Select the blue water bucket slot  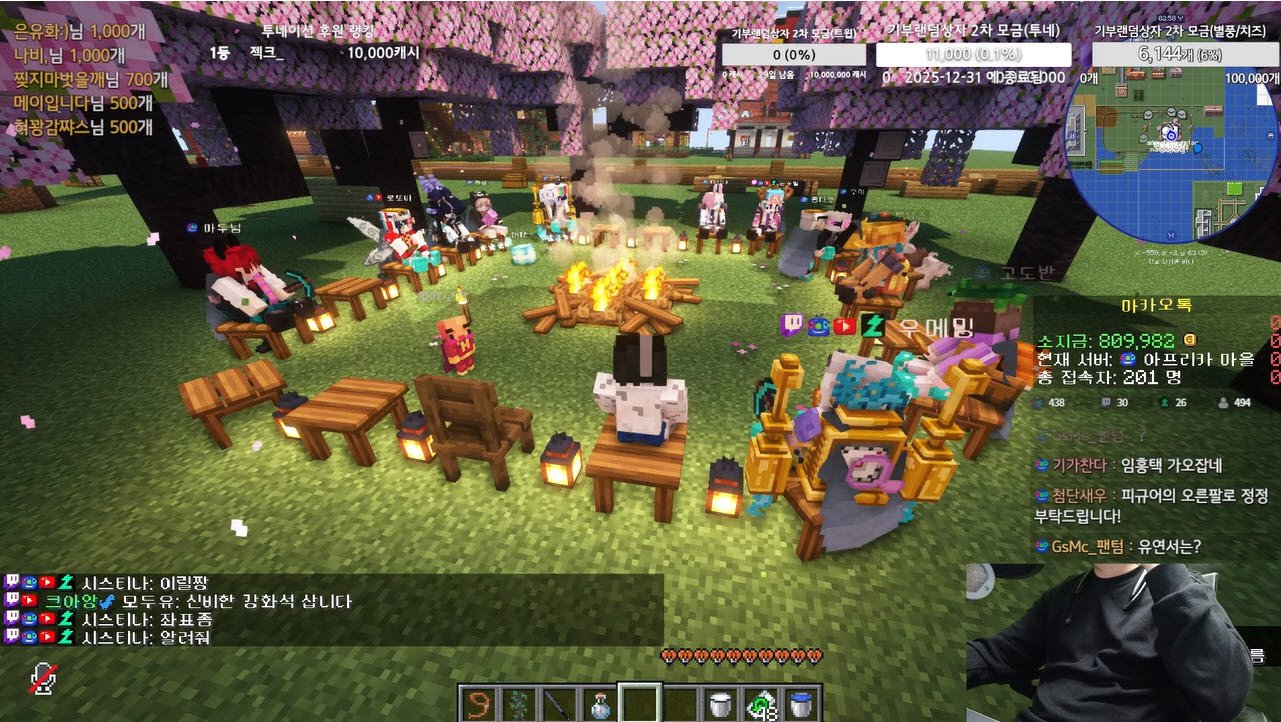(802, 703)
